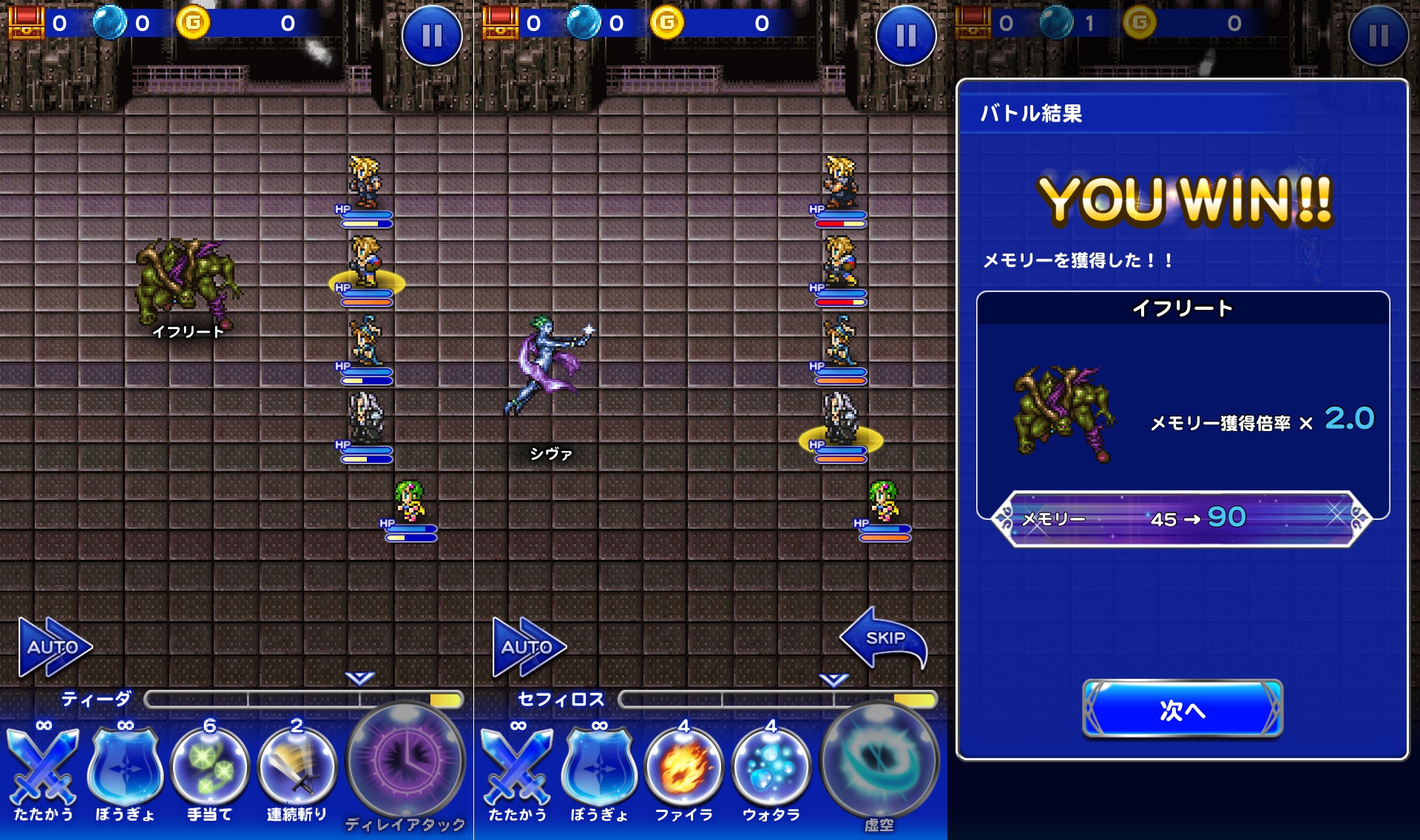Screen dimensions: 1420x840
Task: Choose たたかう in Tidus's command bar
Action: pos(44,769)
